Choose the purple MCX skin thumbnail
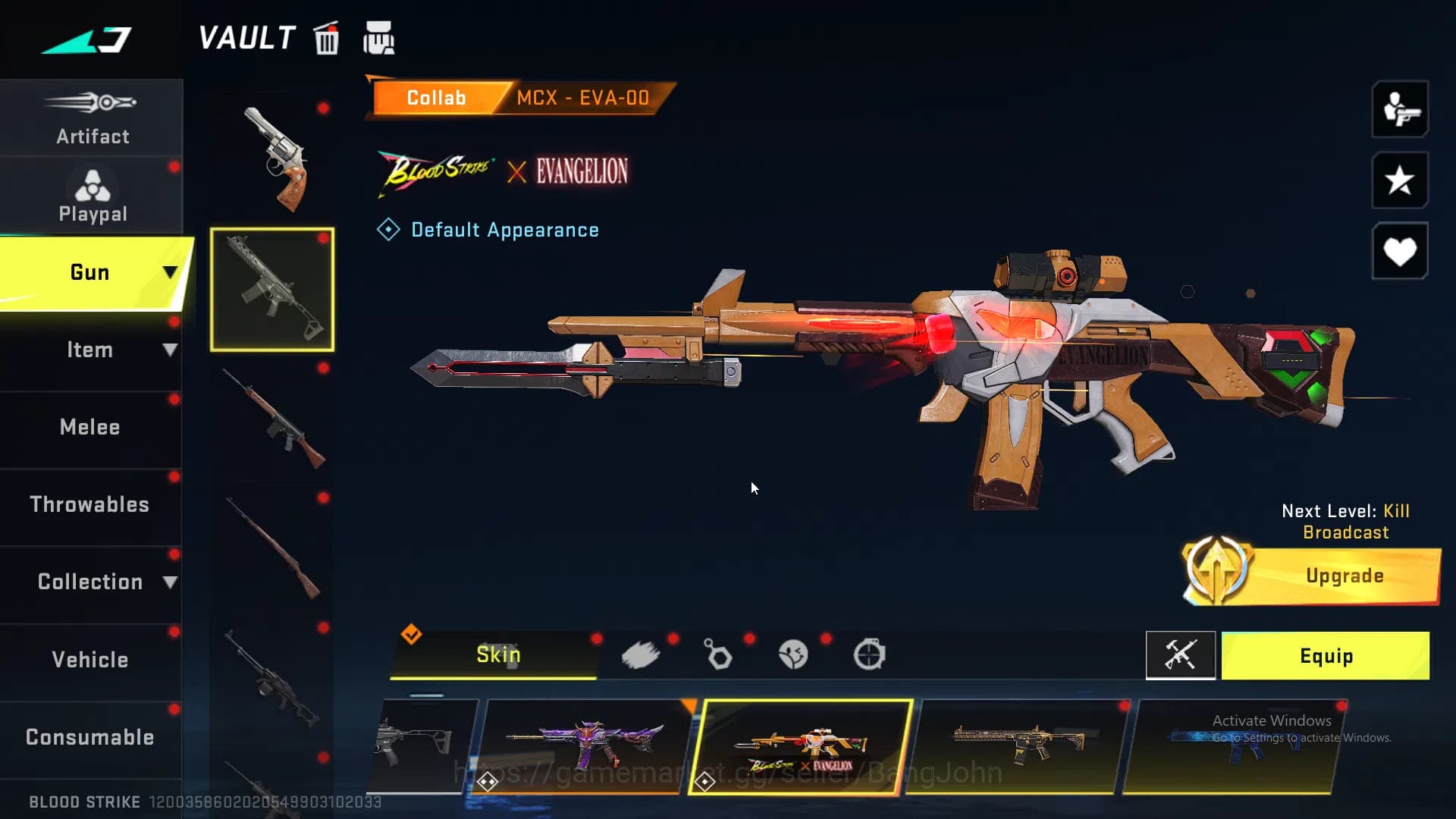The image size is (1456, 819). pyautogui.click(x=584, y=745)
